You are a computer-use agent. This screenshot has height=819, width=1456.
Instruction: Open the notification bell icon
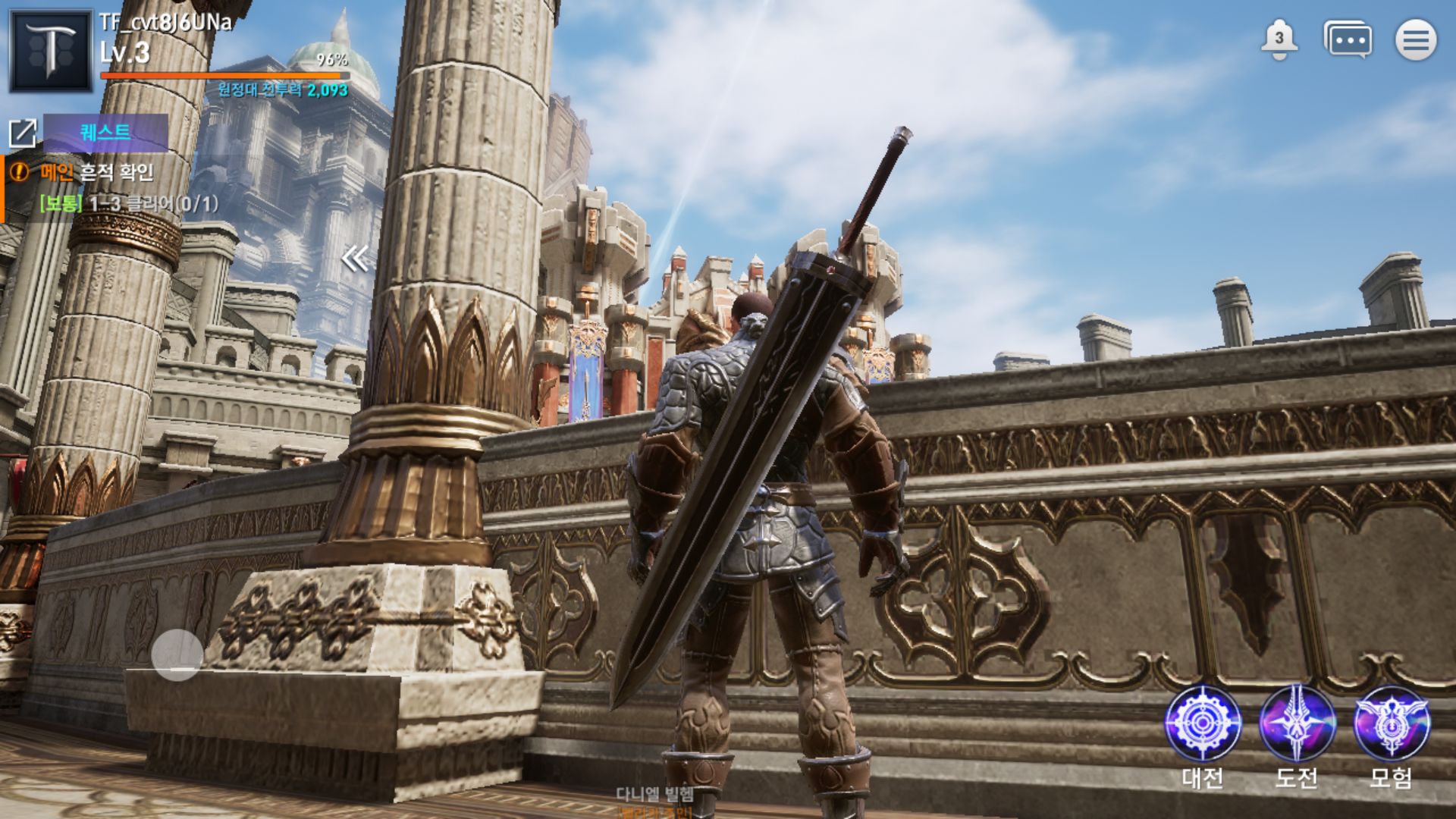[1279, 39]
